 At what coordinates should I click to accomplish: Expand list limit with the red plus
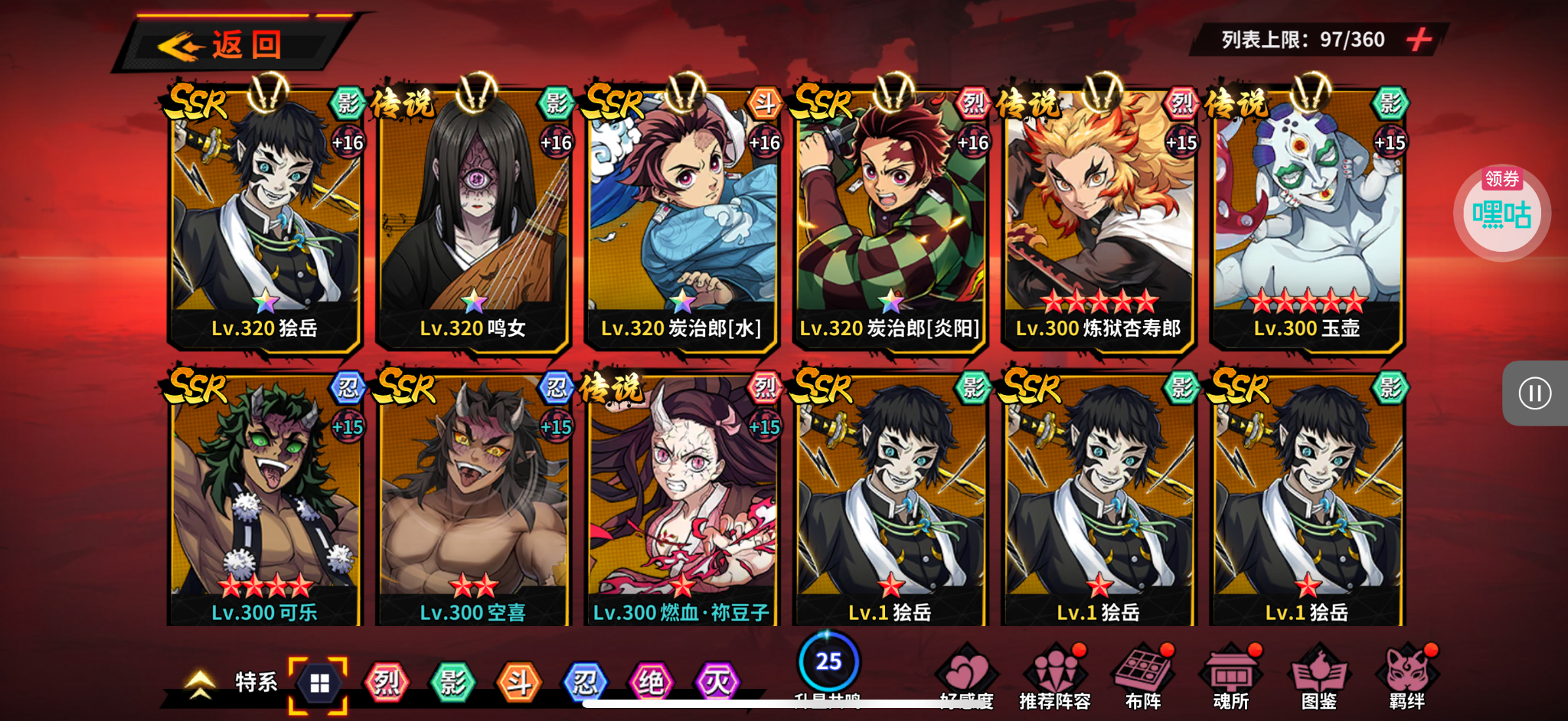(x=1419, y=39)
